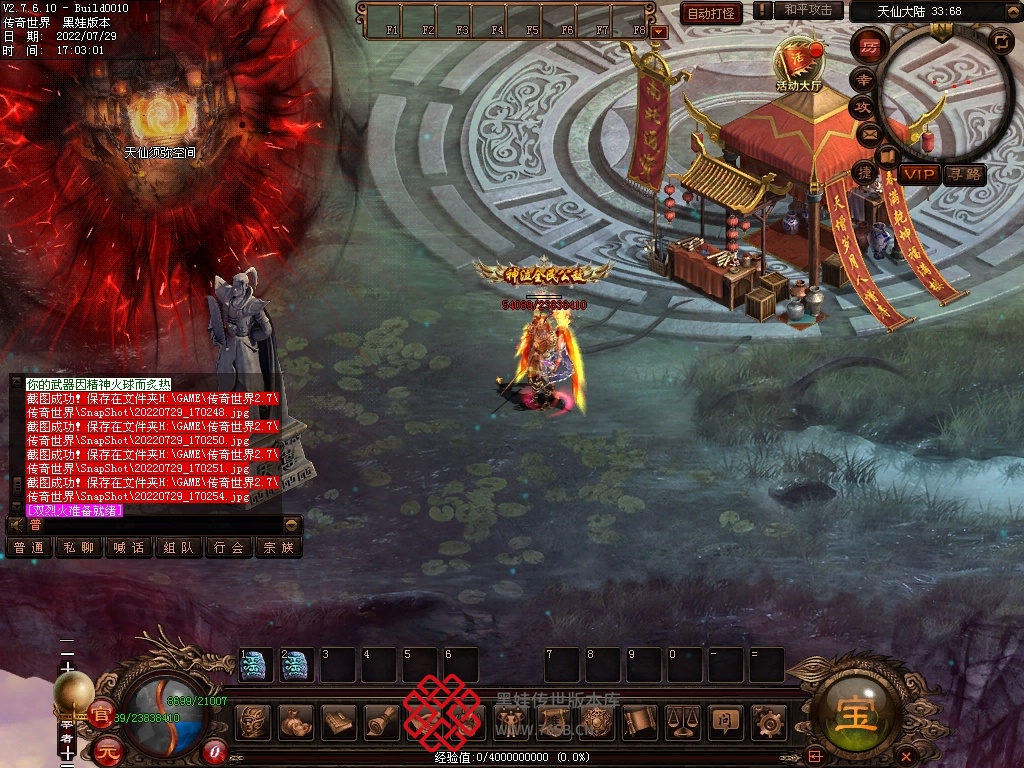Switch to the 私聊 private chat channel
The width and height of the screenshot is (1024, 768).
coord(79,548)
